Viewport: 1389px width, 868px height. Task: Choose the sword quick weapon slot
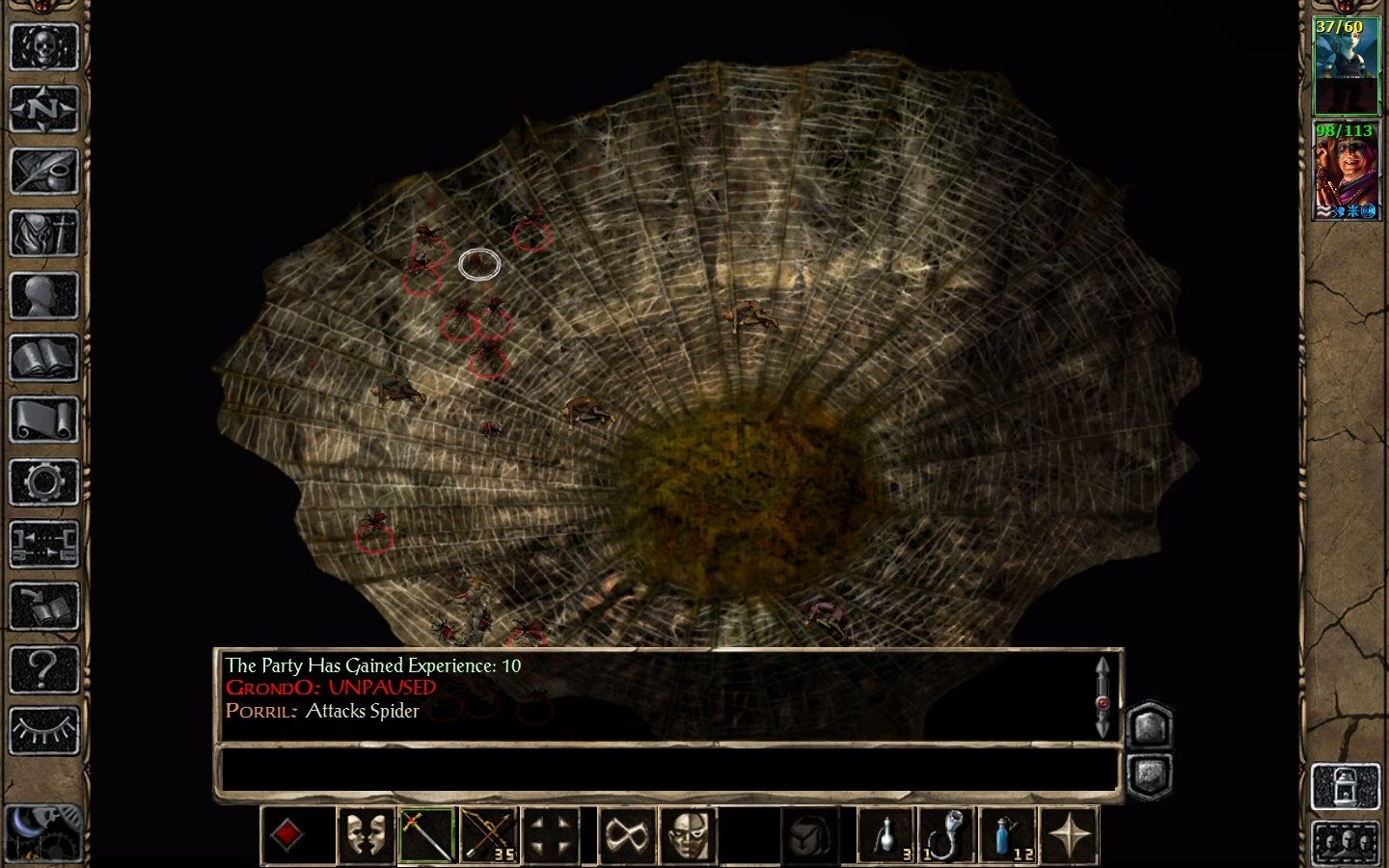pyautogui.click(x=426, y=835)
